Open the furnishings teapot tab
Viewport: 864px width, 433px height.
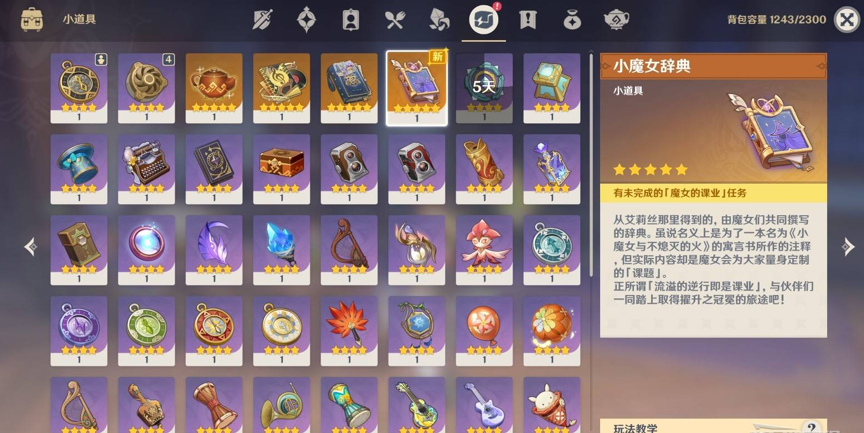(x=616, y=19)
